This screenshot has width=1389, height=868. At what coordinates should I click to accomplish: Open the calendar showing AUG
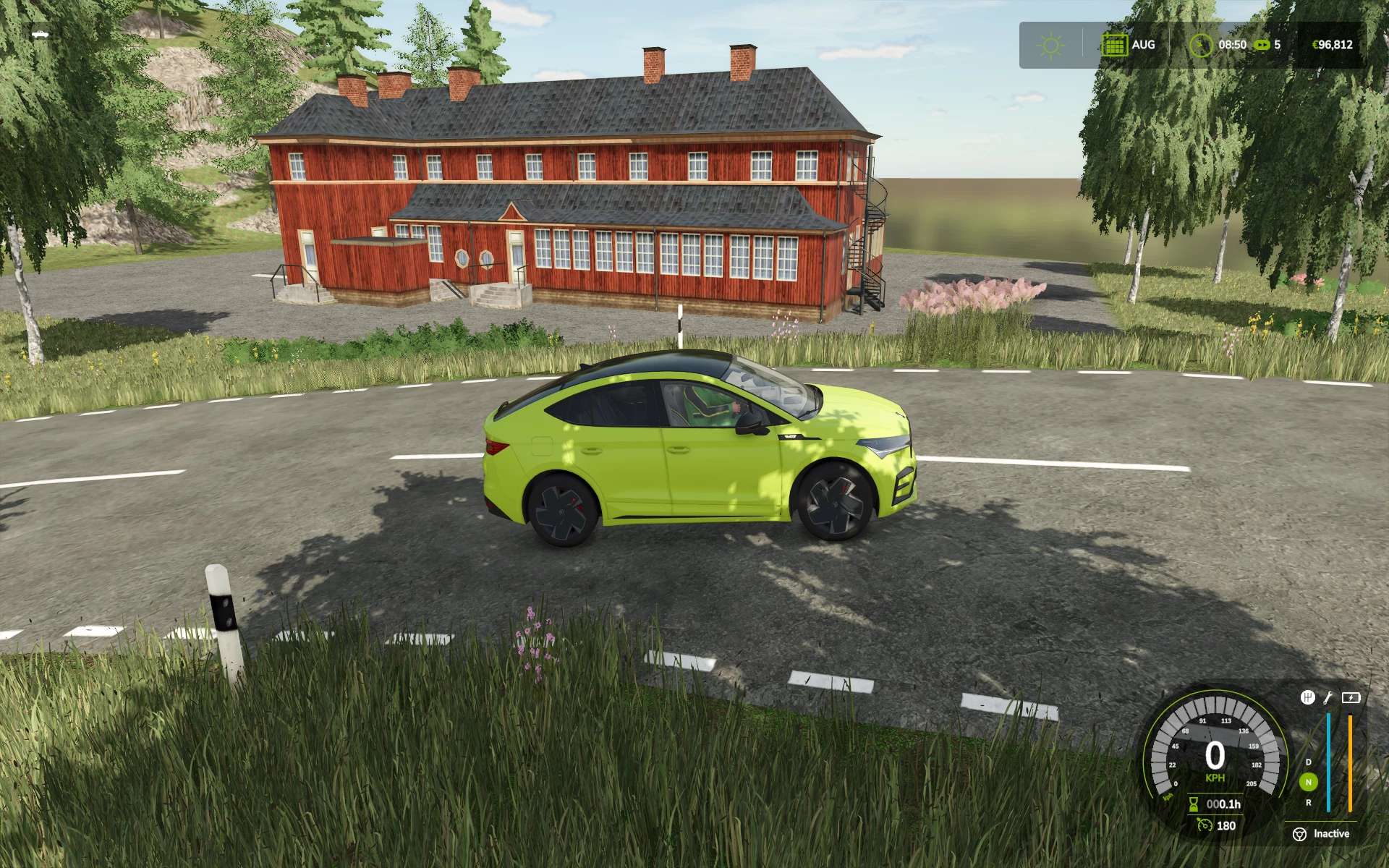click(1114, 45)
